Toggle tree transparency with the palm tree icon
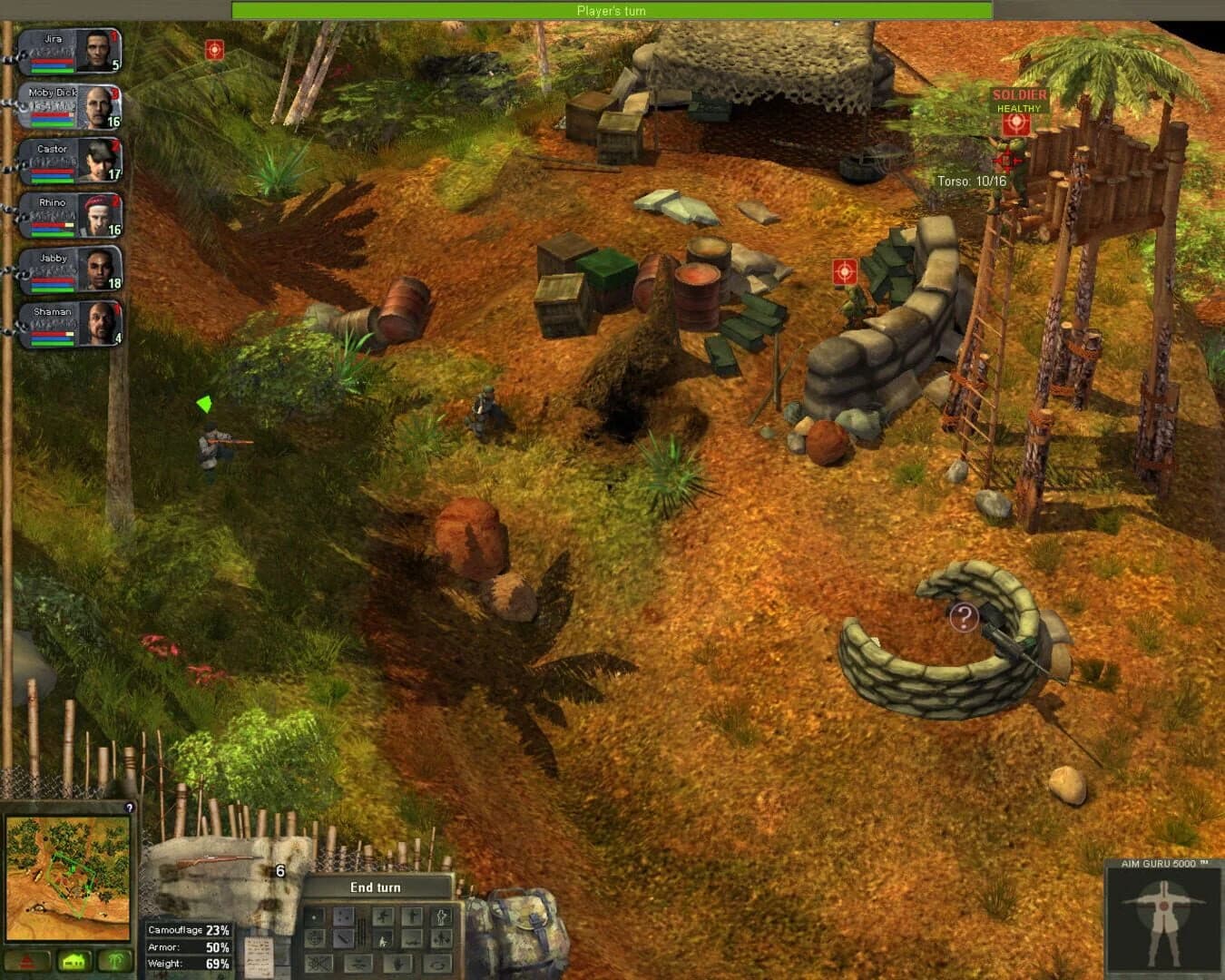The width and height of the screenshot is (1225, 980). 114,960
